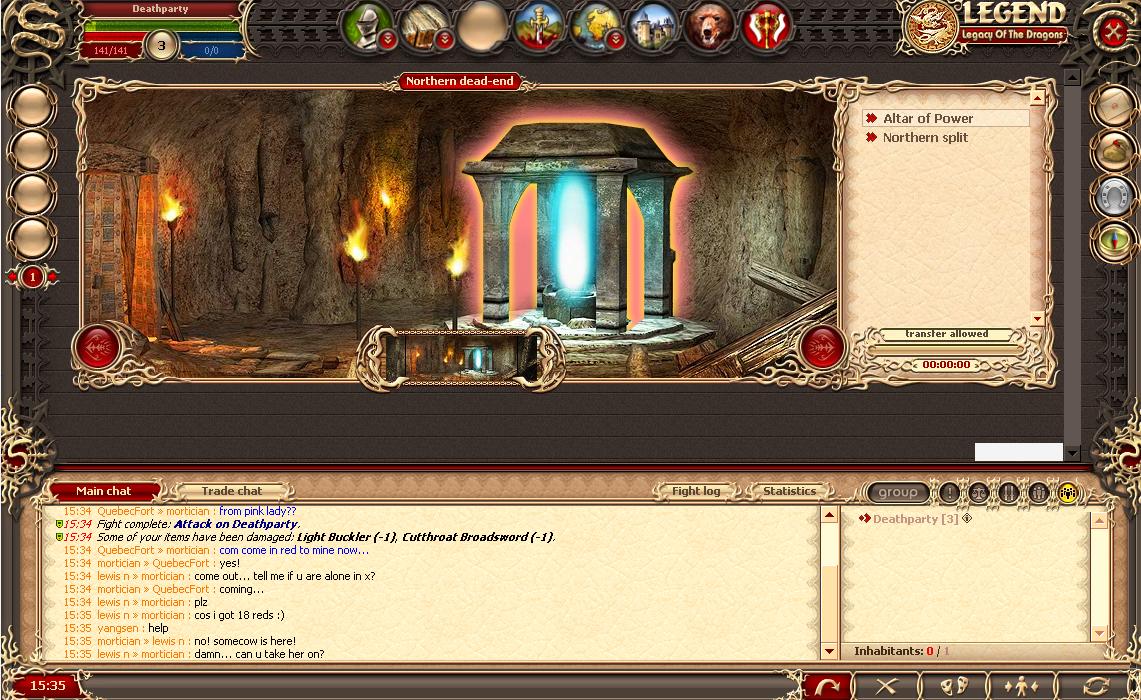Click the theater masks button in the bottom bar
The image size is (1141, 700).
coord(955,686)
